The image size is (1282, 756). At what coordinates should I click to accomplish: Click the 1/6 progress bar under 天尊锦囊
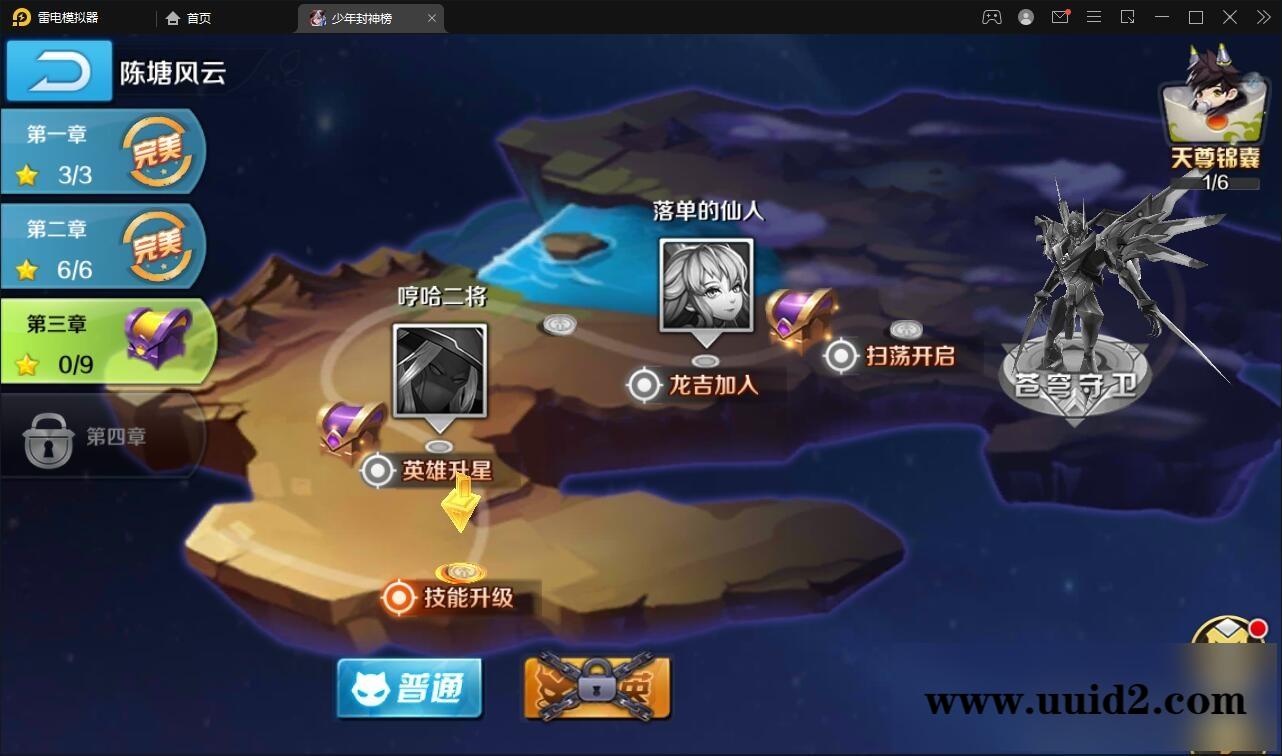(1213, 184)
